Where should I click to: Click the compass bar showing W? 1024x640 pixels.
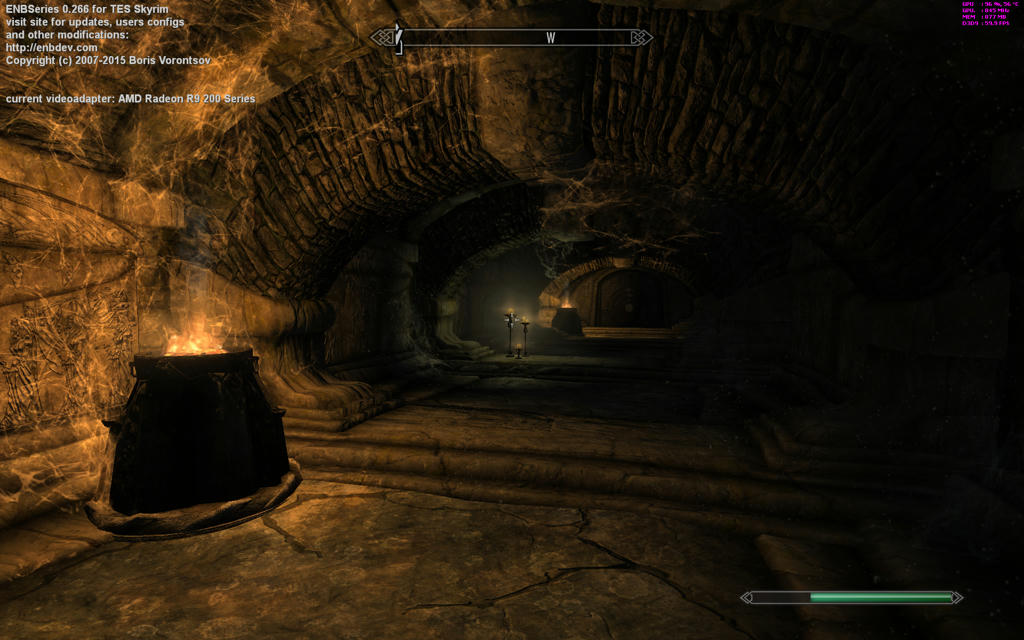512,38
